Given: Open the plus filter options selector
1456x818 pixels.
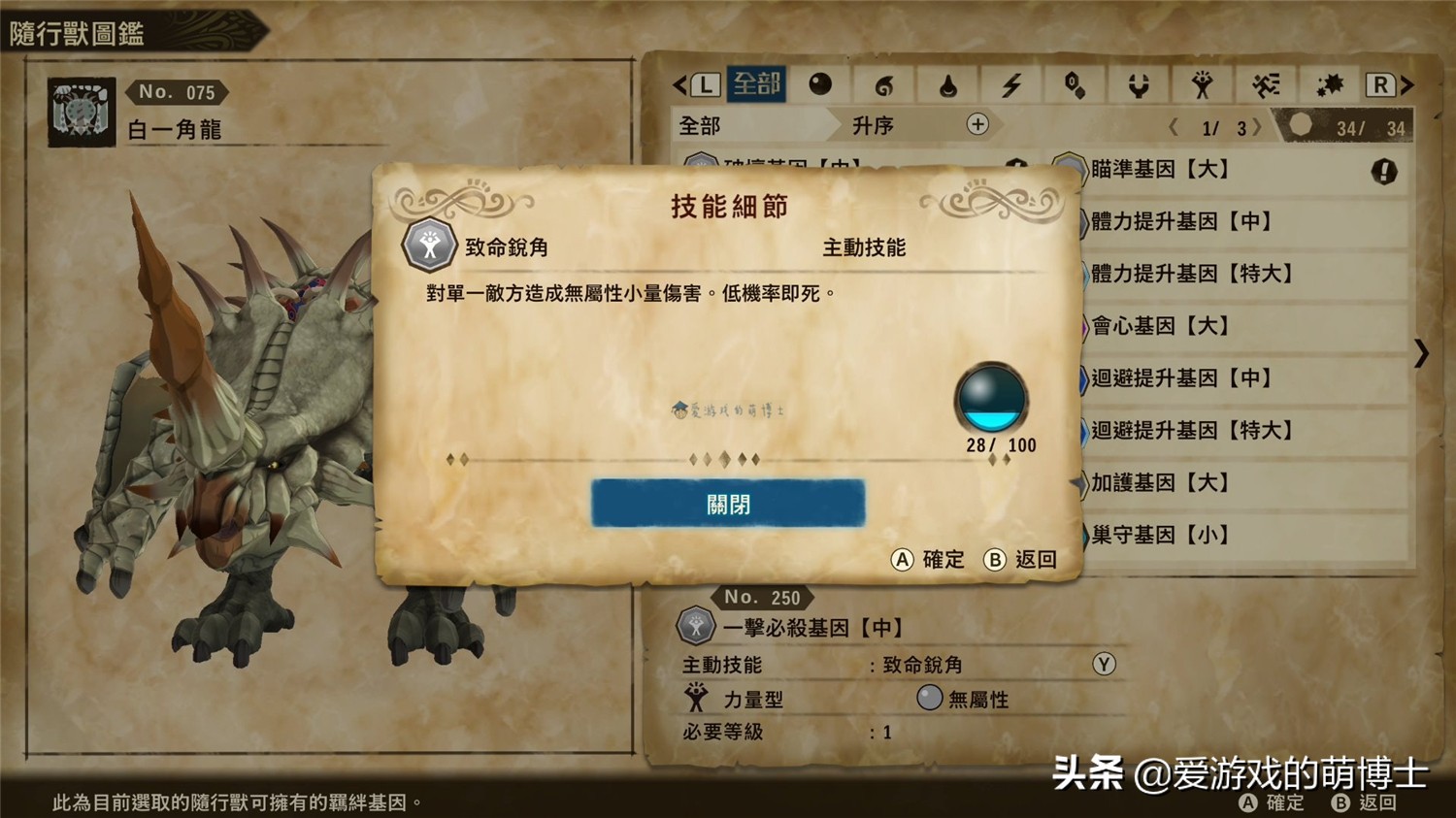Looking at the screenshot, I should pos(978,125).
